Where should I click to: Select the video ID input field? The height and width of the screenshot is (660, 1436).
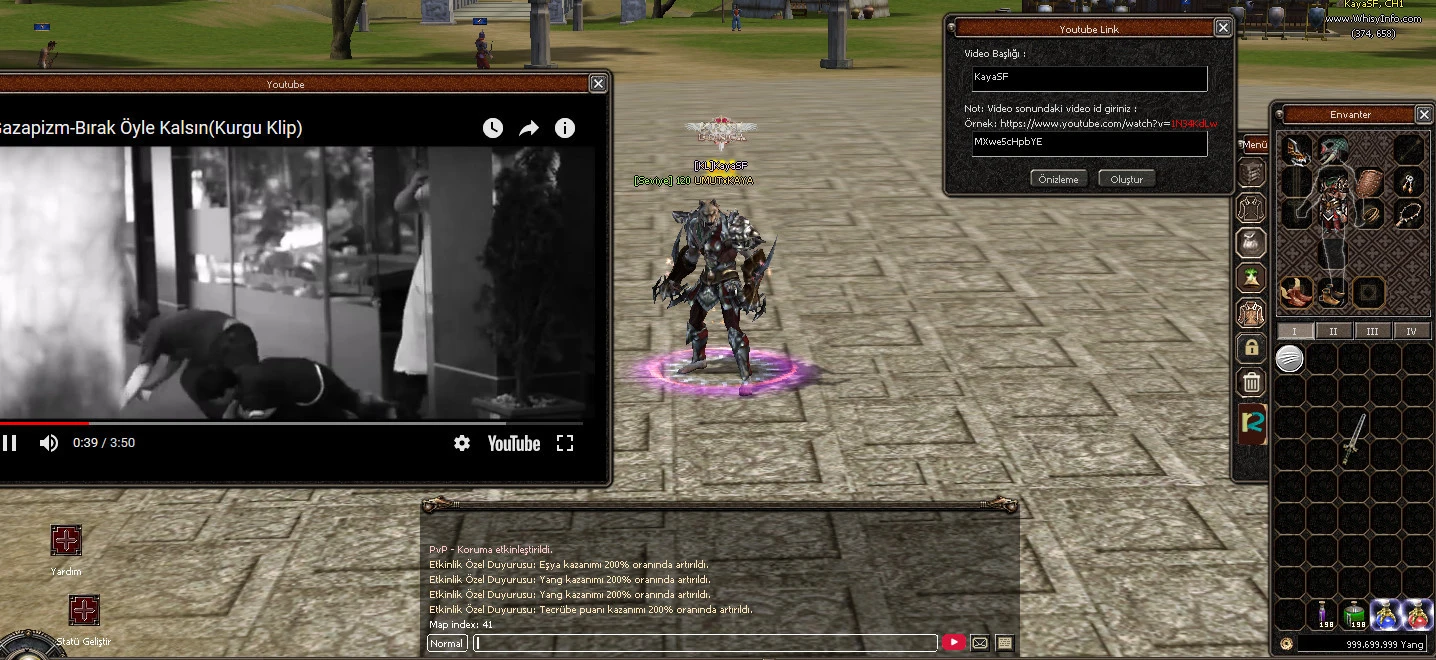point(1088,143)
